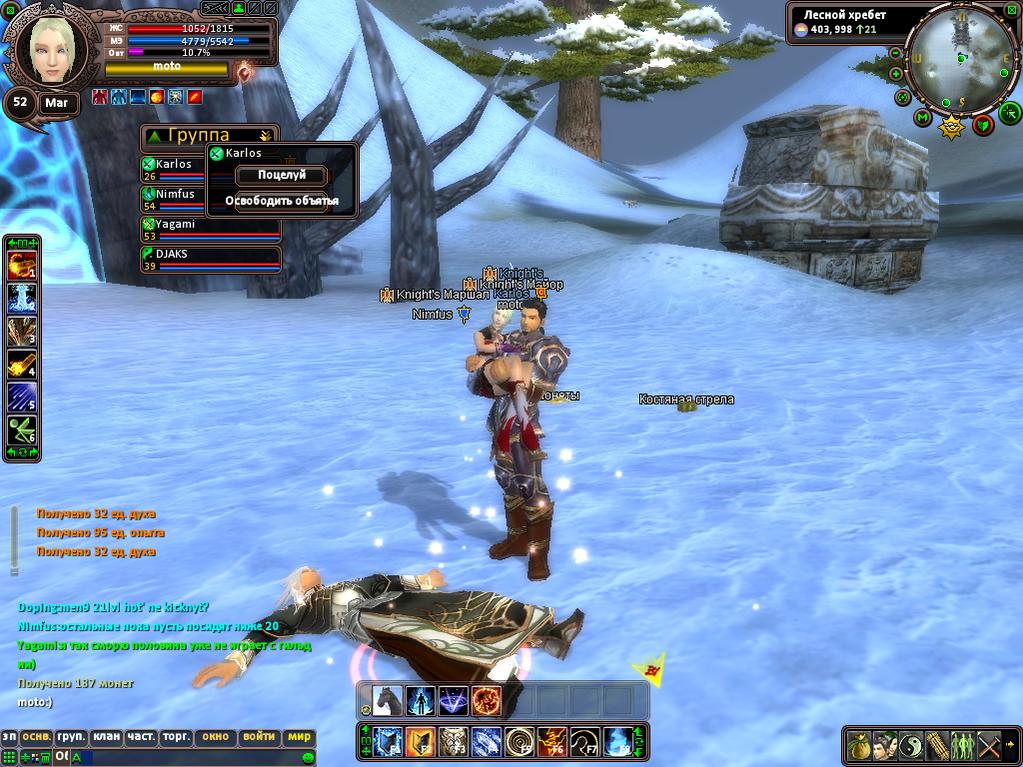Screen dimensions: 1023x767
Task: Open the inventory bag icon
Action: coord(859,745)
